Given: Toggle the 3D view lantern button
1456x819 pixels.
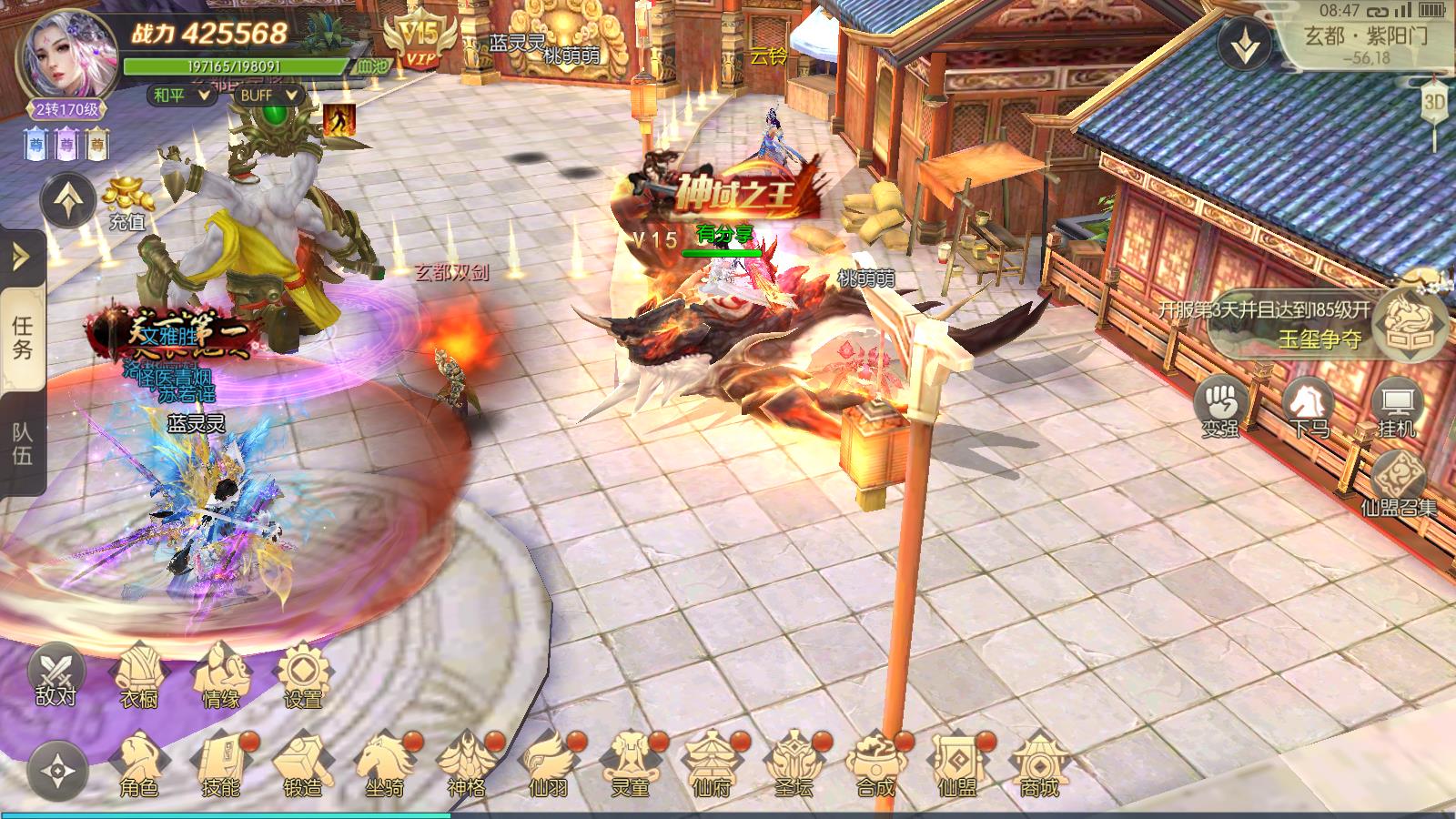Looking at the screenshot, I should (1435, 102).
